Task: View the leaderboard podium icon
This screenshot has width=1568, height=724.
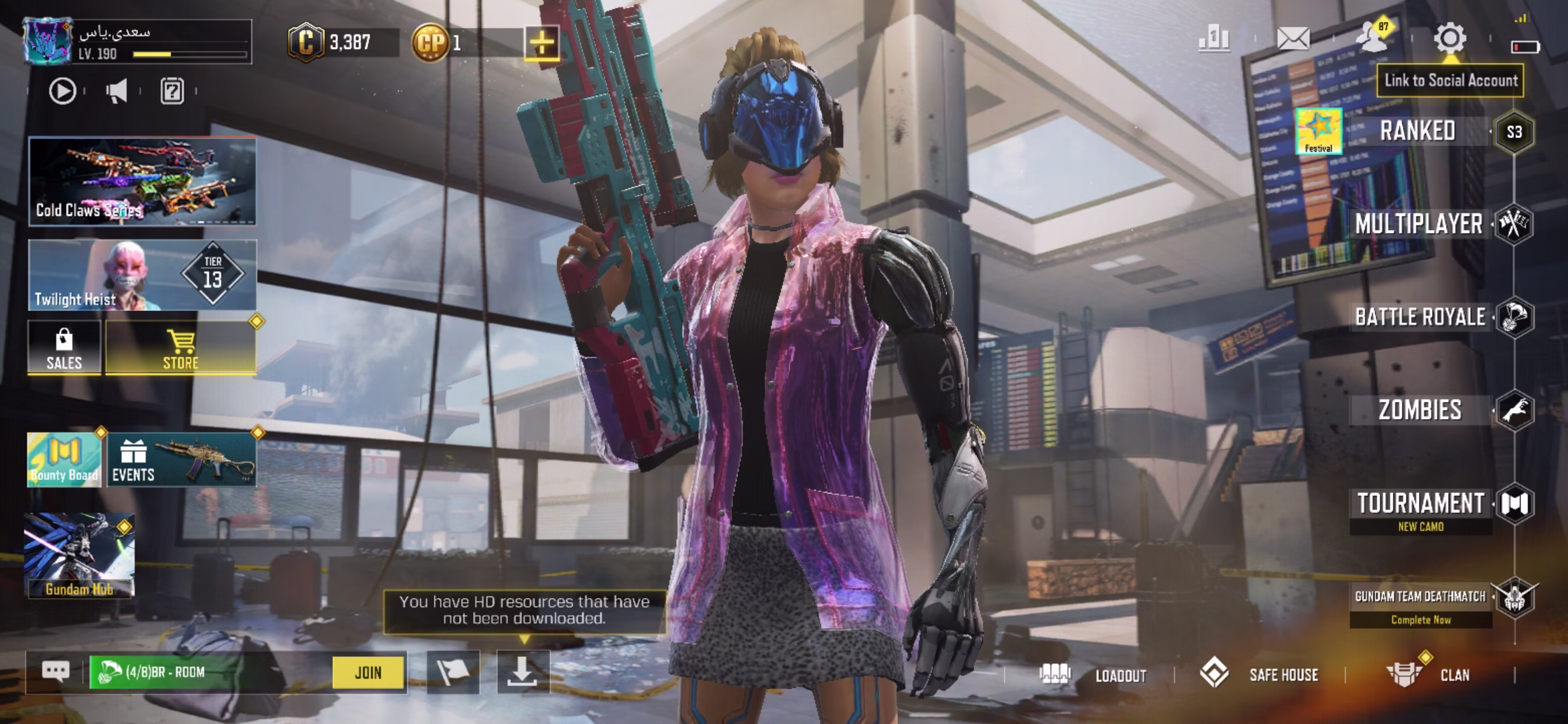Action: (1214, 38)
